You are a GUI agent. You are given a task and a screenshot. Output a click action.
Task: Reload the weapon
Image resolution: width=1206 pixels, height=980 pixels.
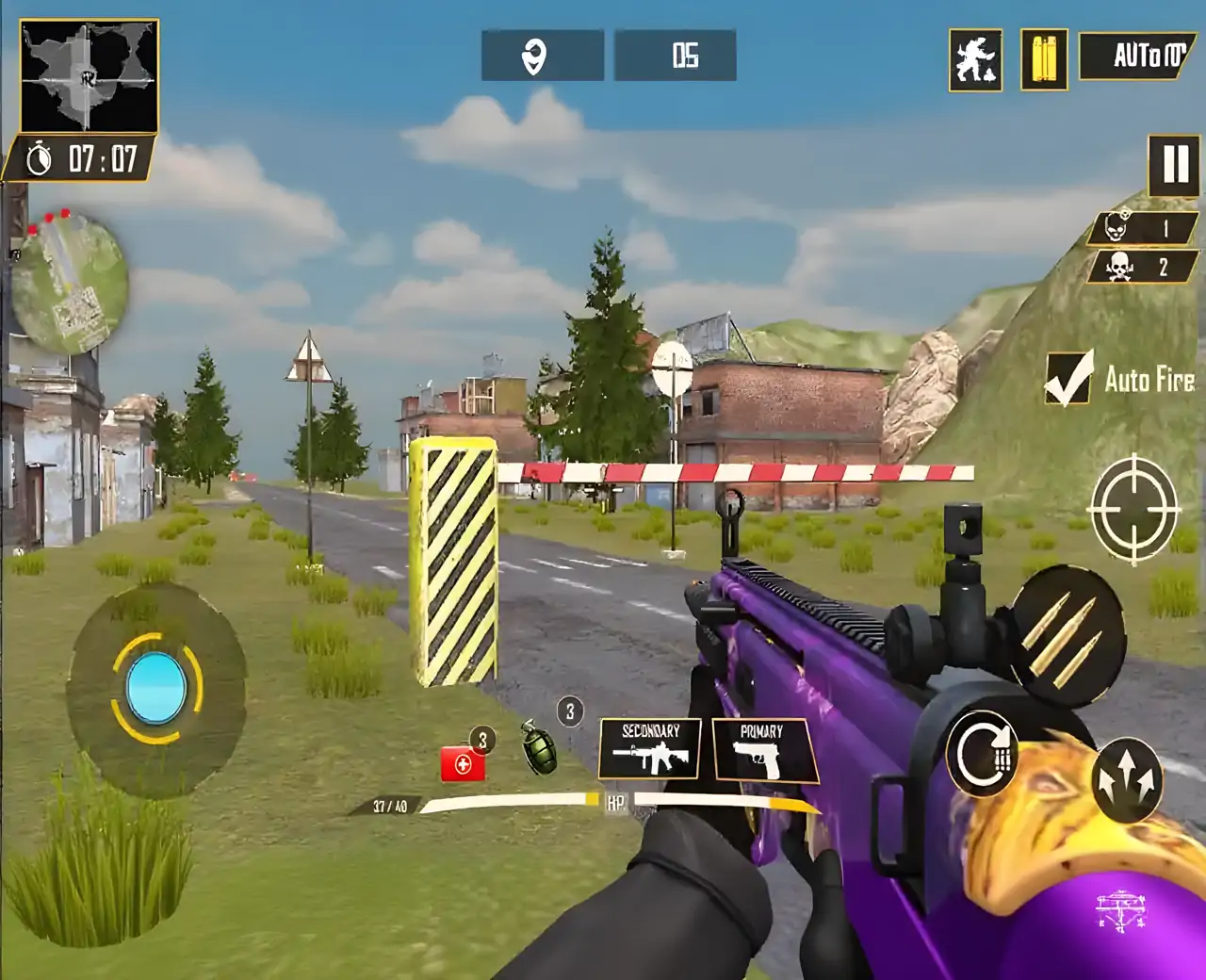(983, 753)
